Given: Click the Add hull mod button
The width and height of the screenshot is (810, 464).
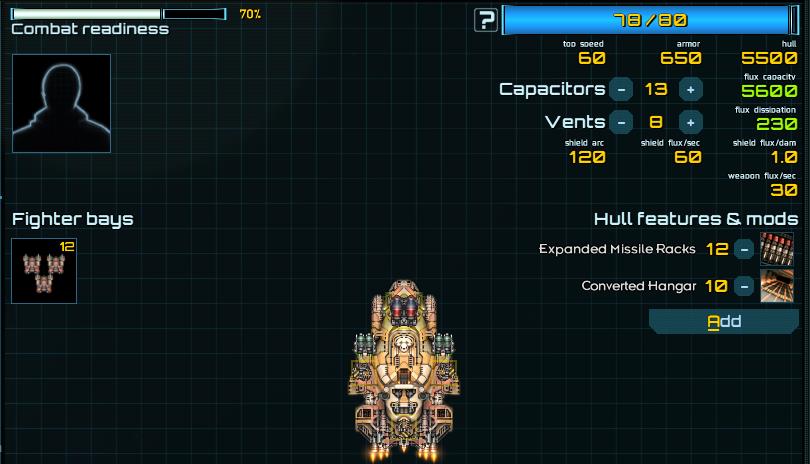Looking at the screenshot, I should coord(724,321).
